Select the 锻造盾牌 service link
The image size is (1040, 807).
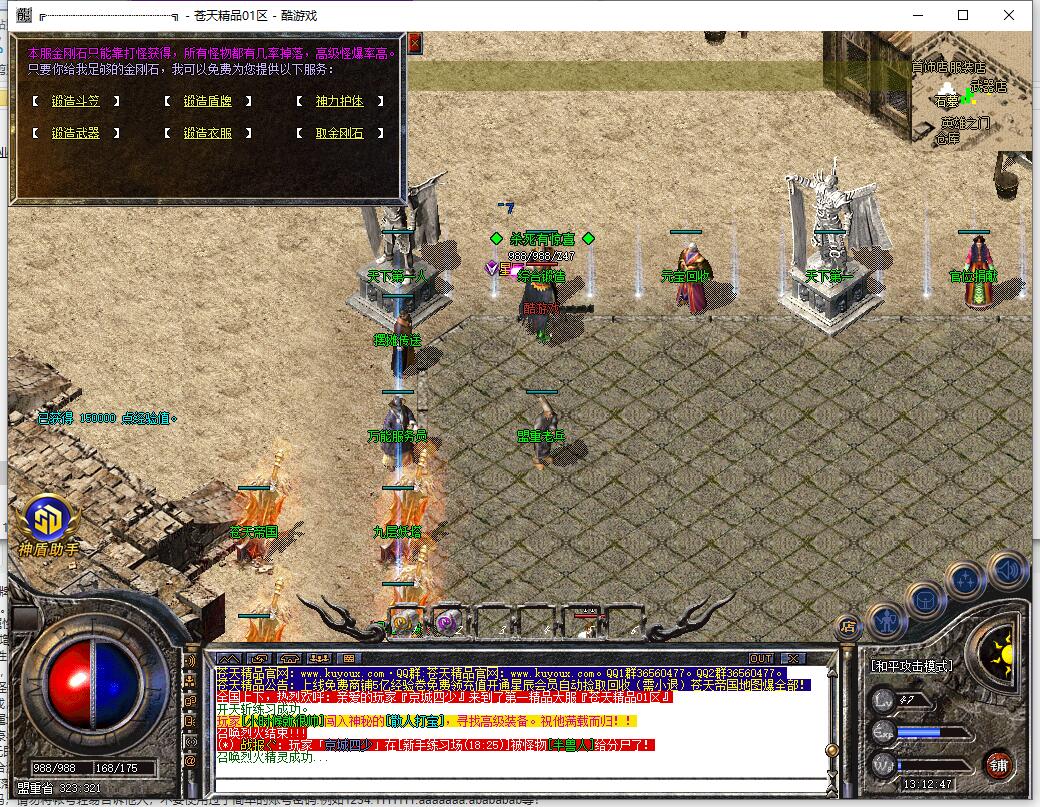207,101
